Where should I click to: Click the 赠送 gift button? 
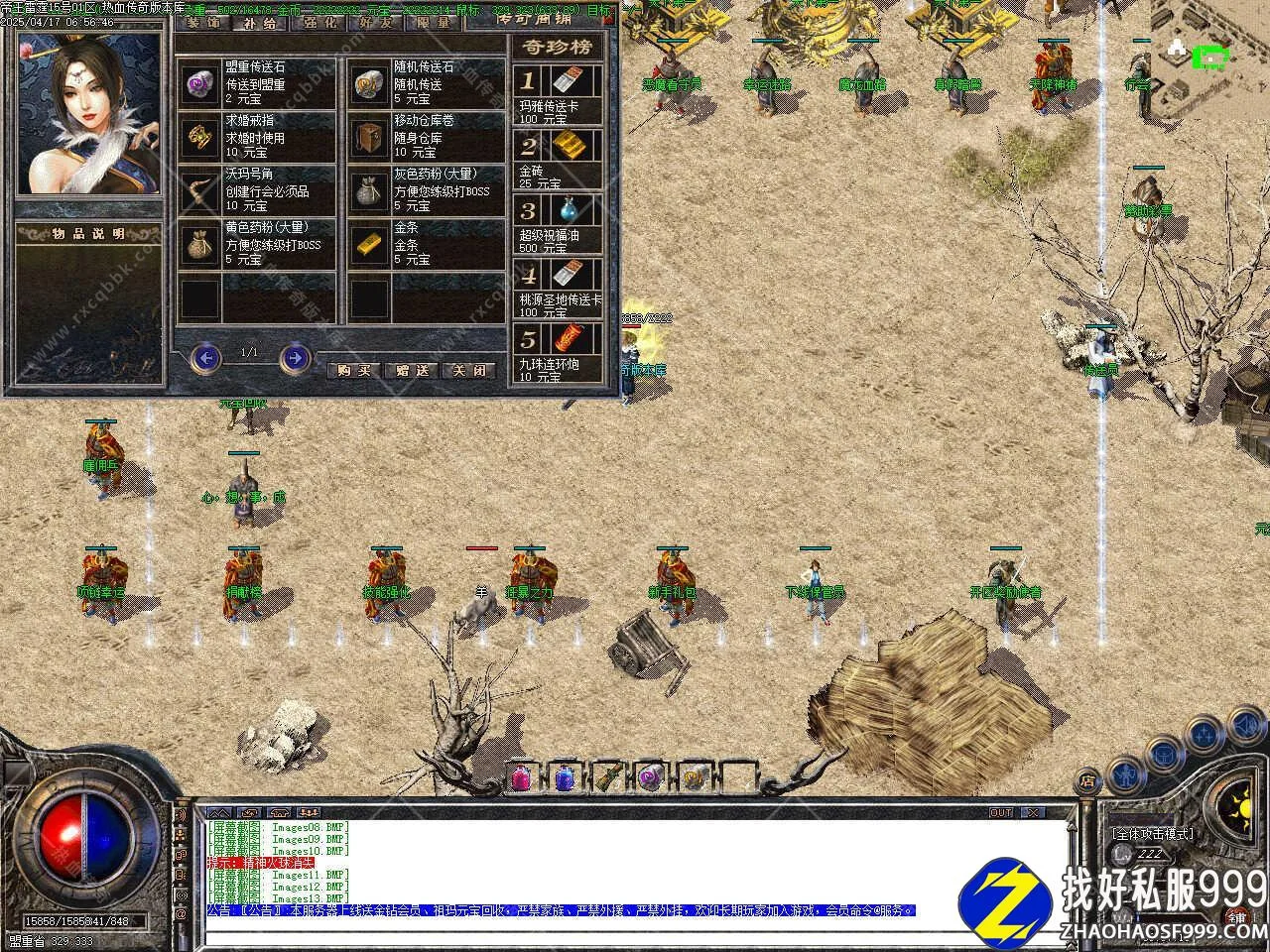[411, 370]
